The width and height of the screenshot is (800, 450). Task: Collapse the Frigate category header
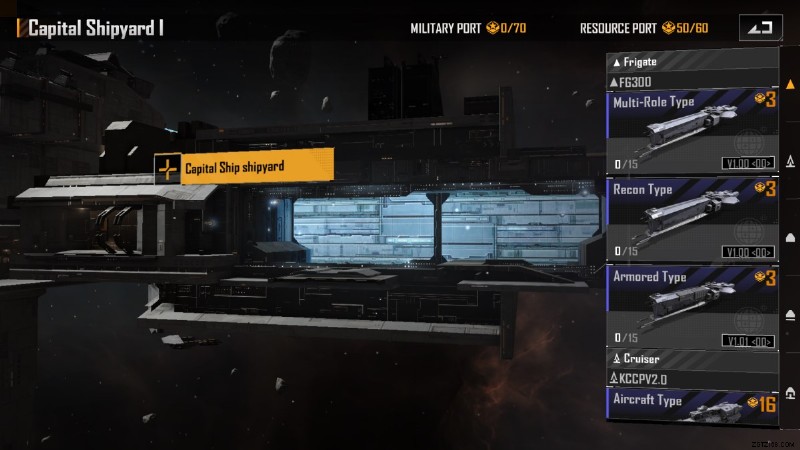pos(692,62)
